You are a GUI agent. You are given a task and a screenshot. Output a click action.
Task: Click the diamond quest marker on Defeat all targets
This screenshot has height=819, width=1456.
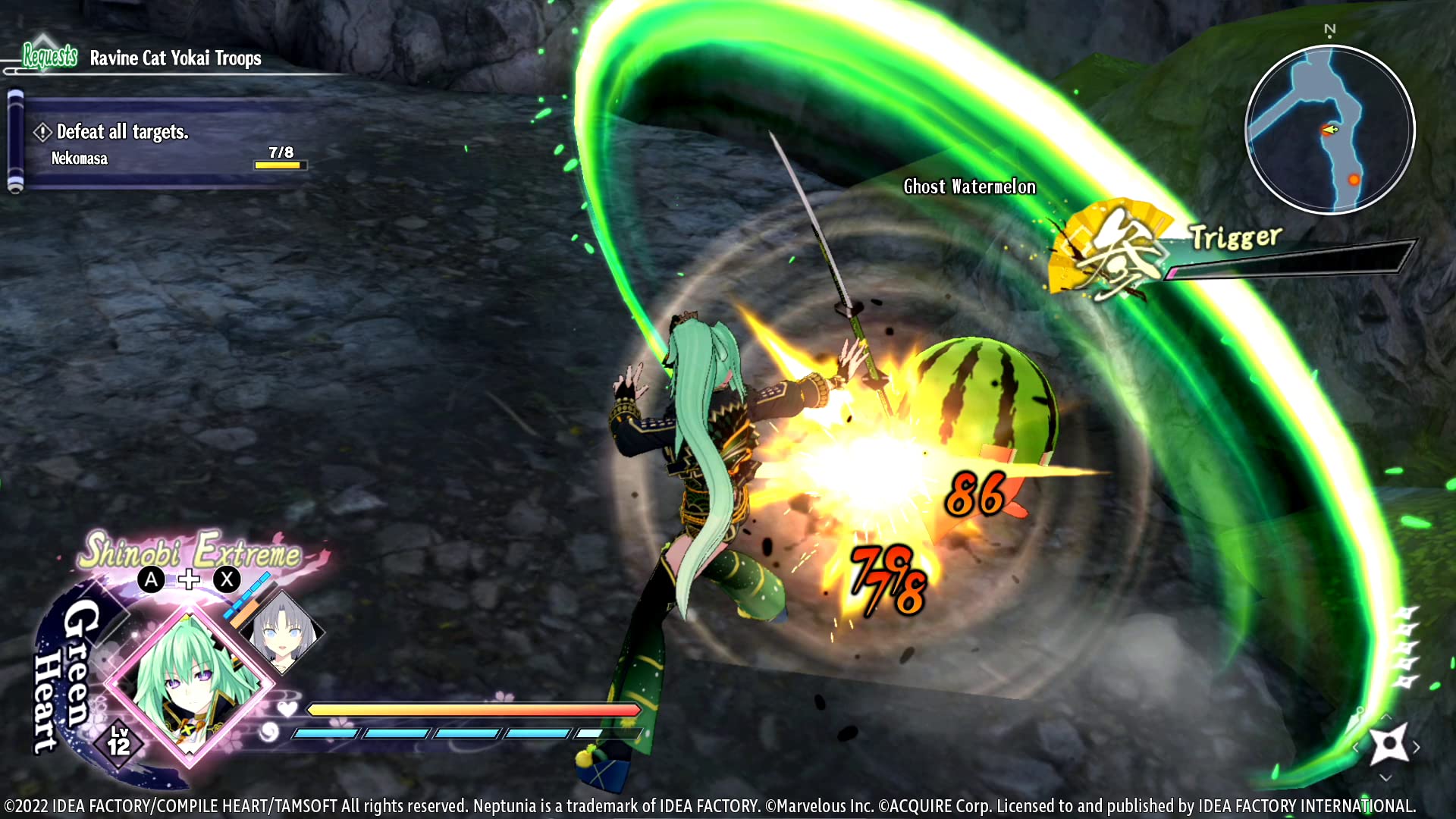pos(42,132)
